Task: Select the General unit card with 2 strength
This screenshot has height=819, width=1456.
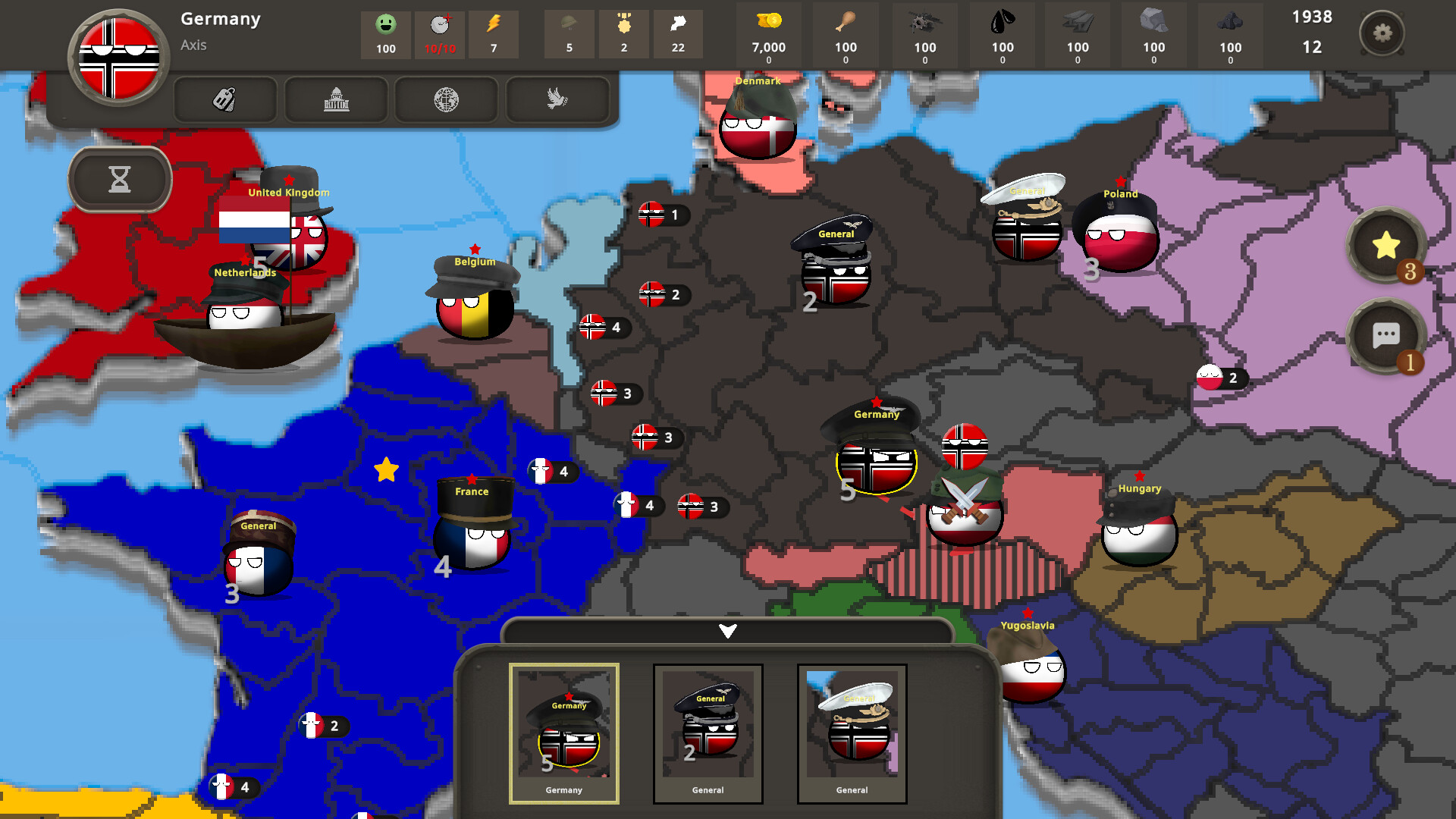Action: [708, 732]
